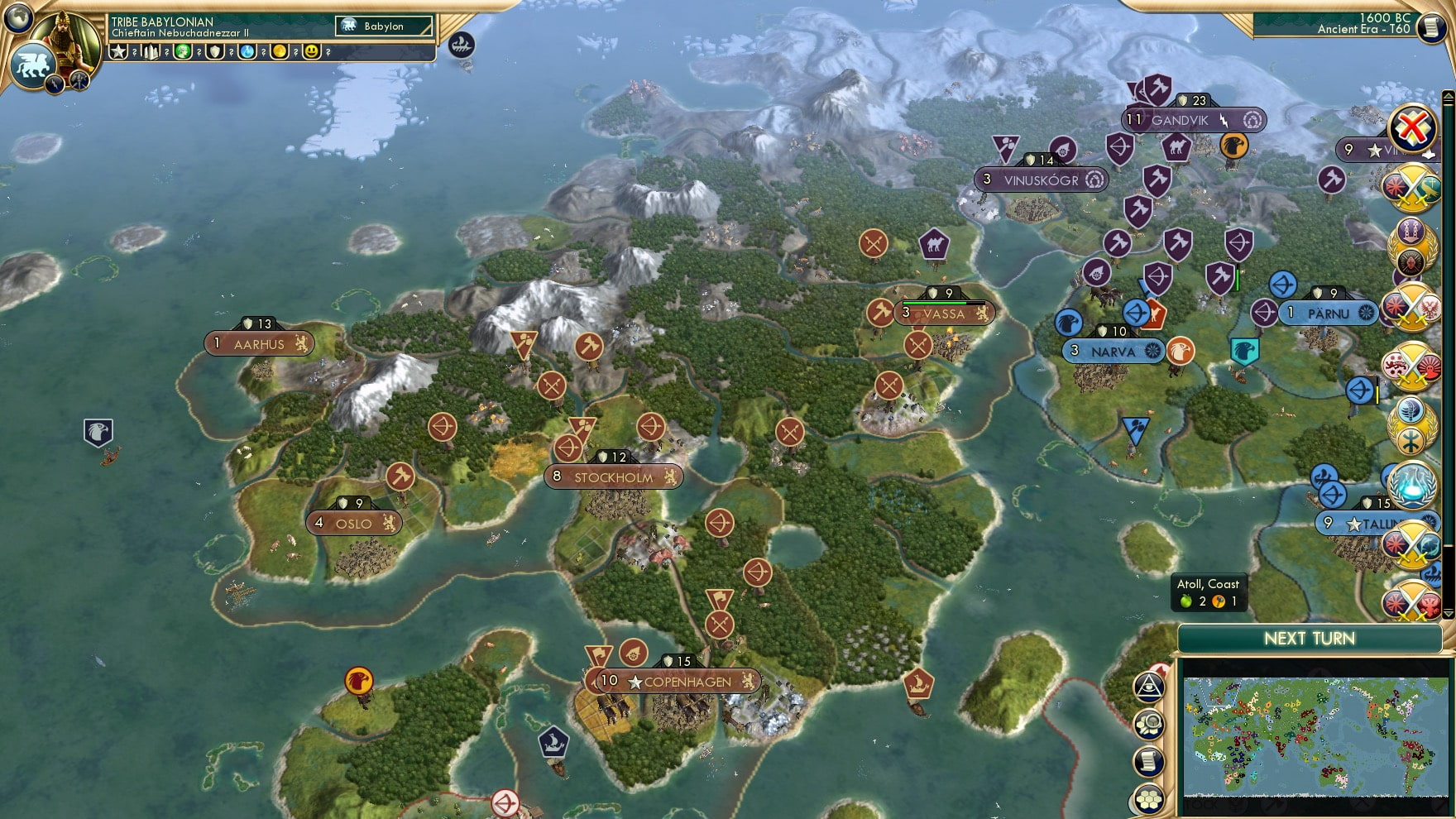
Task: Dismiss the red X notification at top right
Action: pyautogui.click(x=1414, y=127)
